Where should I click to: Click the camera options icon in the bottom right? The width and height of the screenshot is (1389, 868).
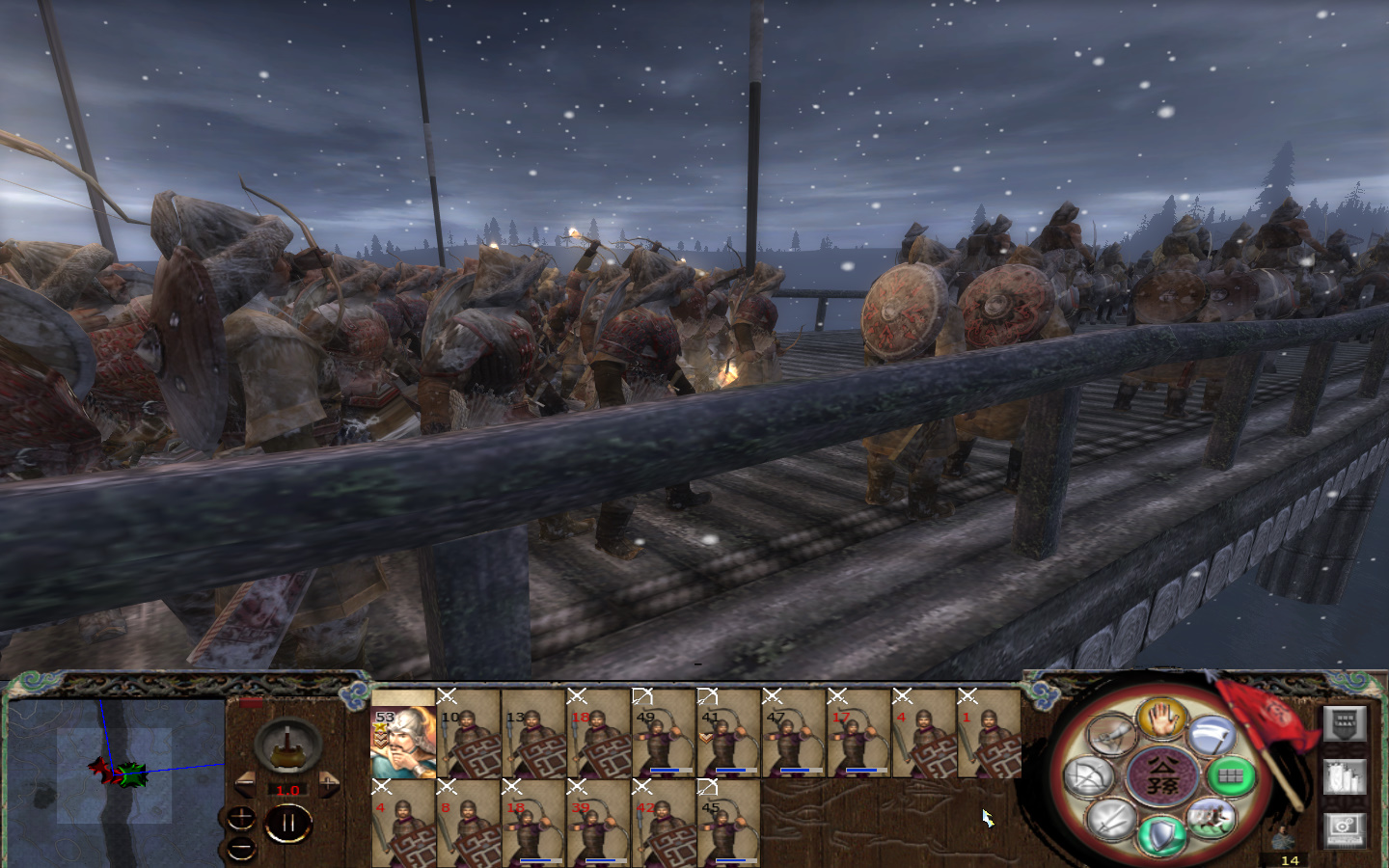pos(1346,829)
